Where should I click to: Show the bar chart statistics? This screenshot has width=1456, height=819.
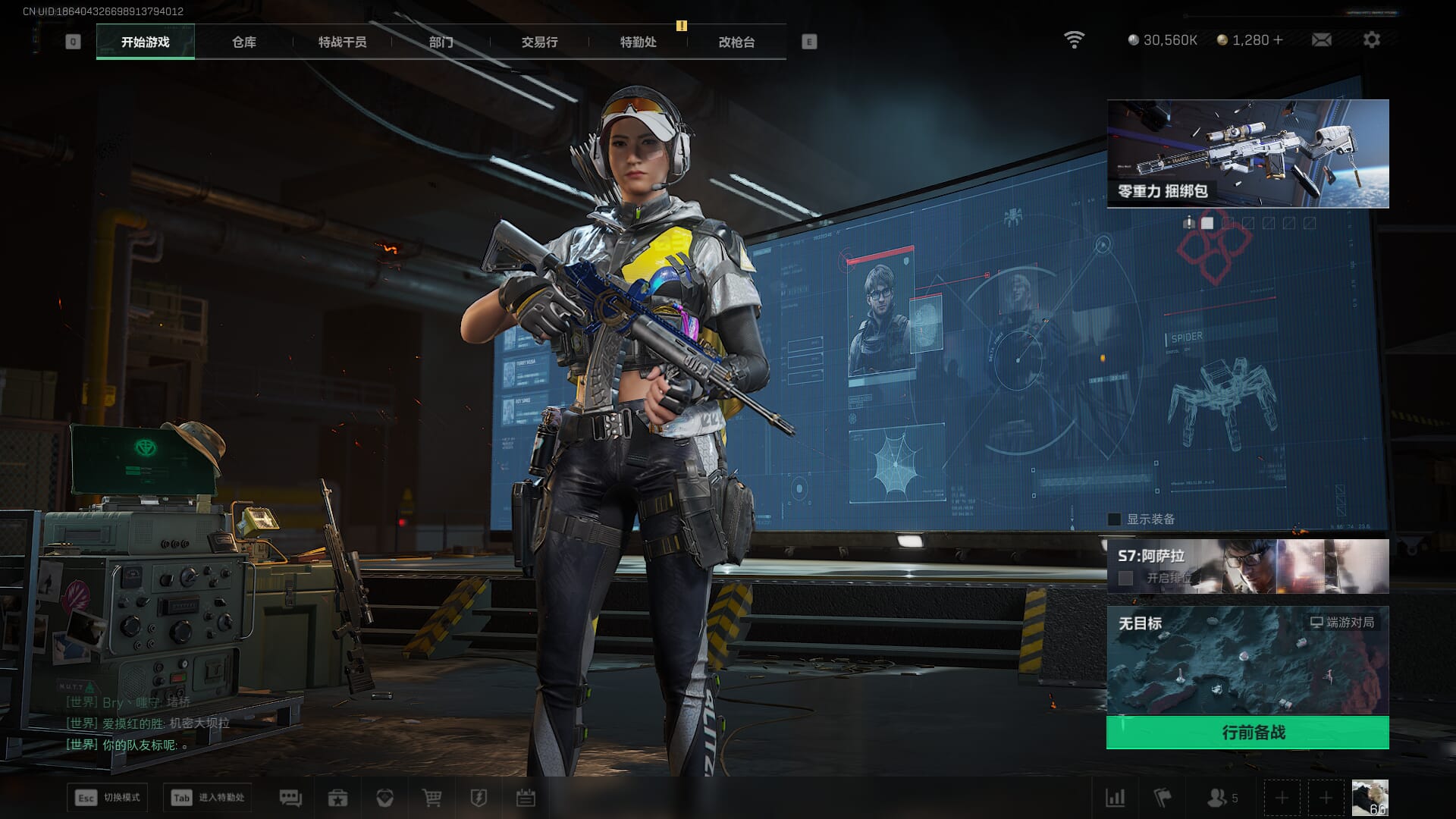(x=1115, y=798)
